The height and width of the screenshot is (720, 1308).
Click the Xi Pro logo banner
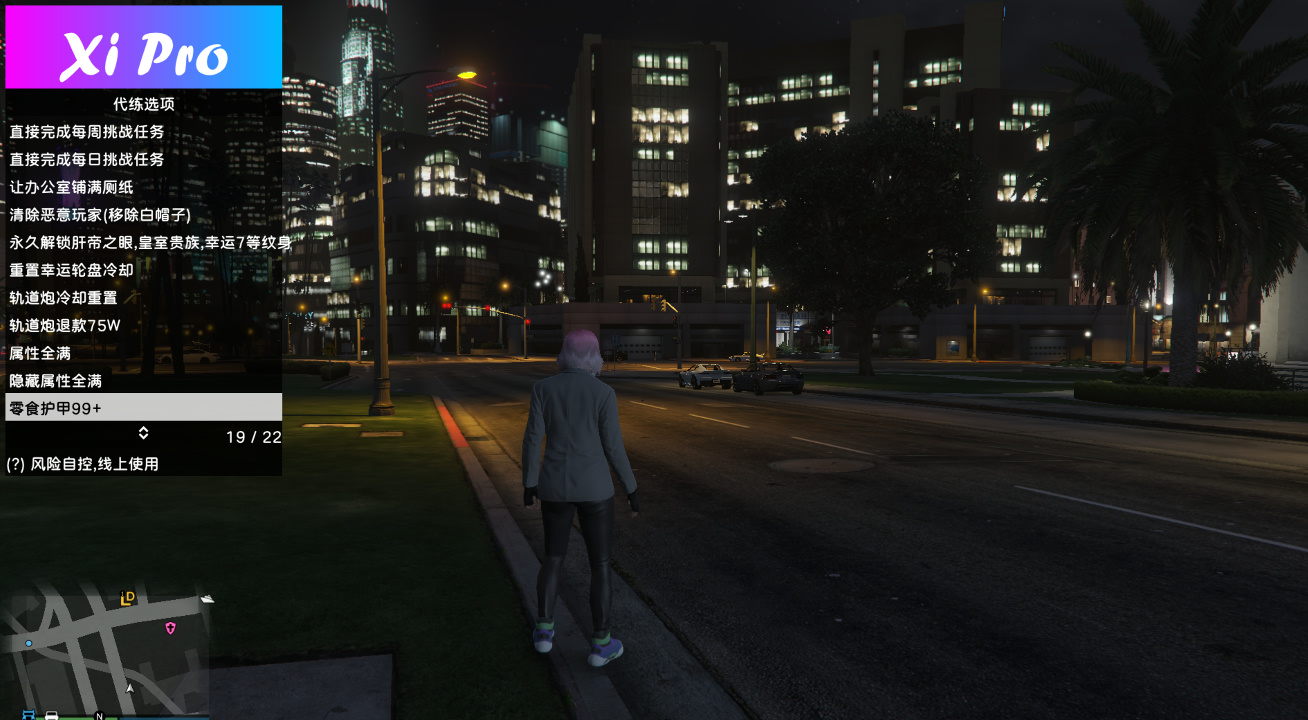[x=143, y=45]
